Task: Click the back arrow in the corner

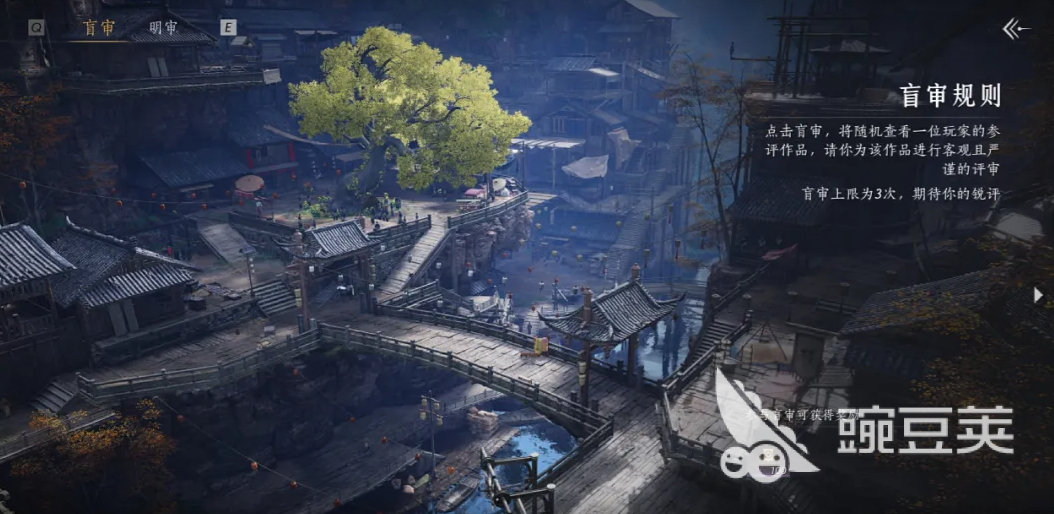Action: (1016, 29)
